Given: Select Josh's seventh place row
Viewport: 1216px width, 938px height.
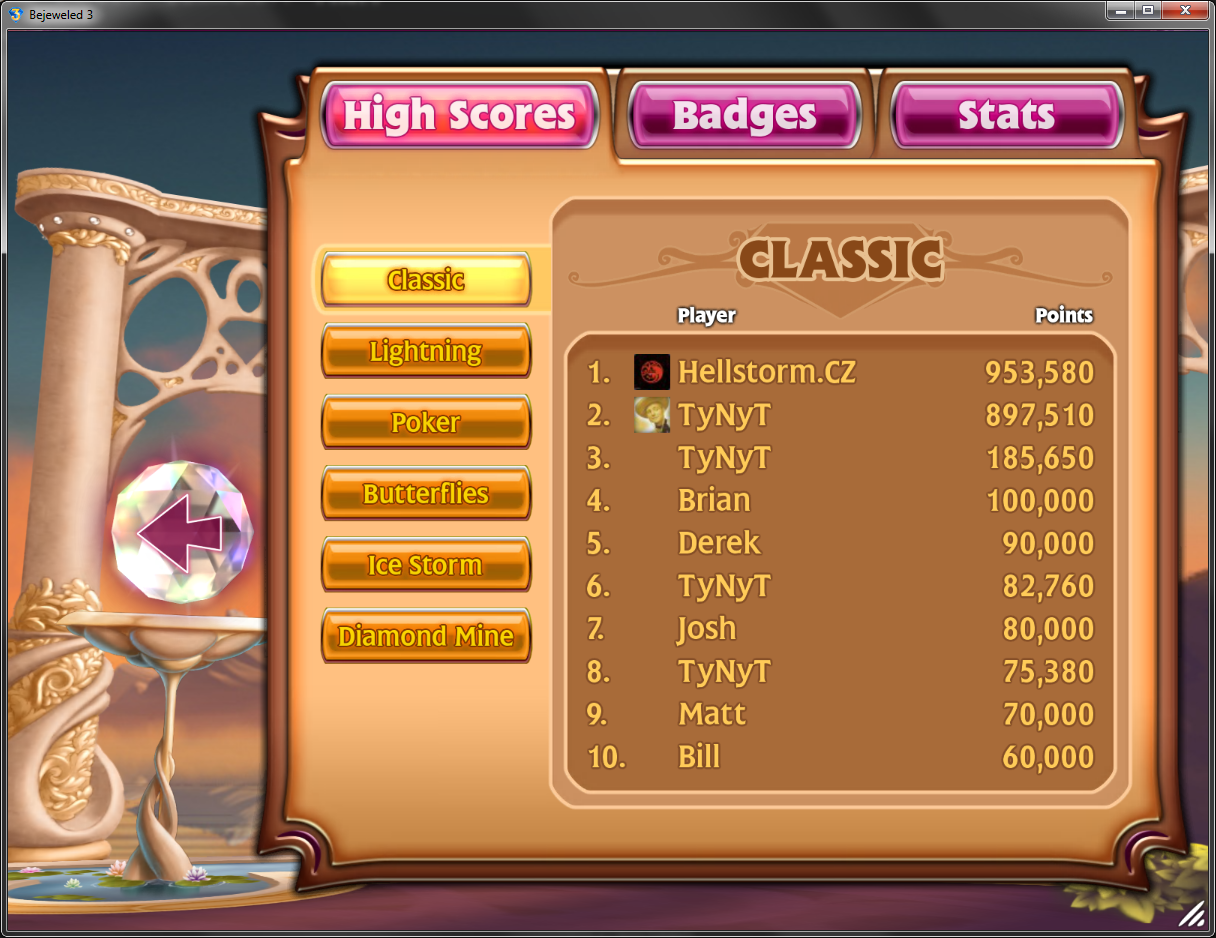Looking at the screenshot, I should tap(840, 629).
